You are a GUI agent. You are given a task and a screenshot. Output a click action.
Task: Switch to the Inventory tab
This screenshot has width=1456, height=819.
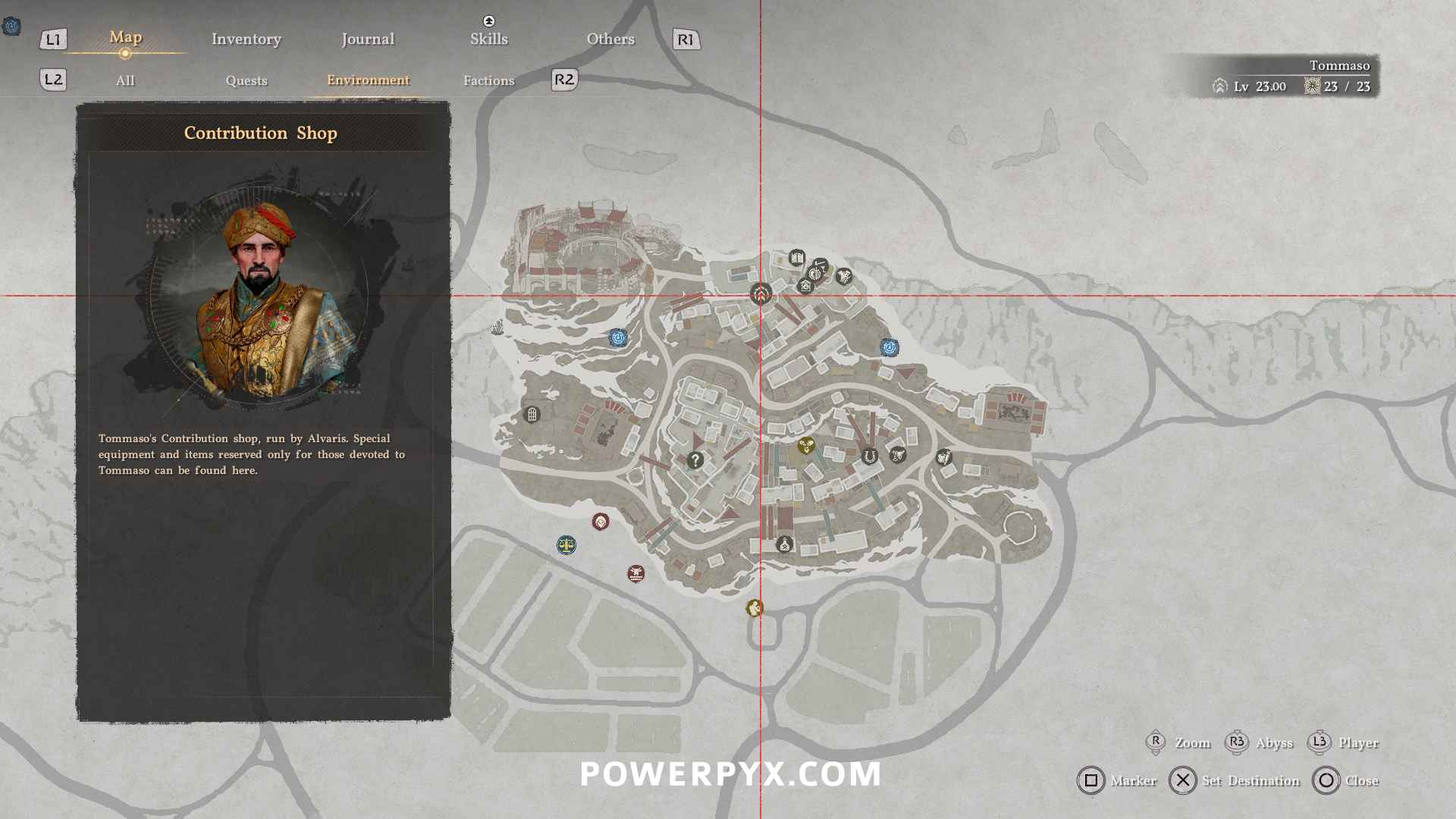click(x=246, y=39)
